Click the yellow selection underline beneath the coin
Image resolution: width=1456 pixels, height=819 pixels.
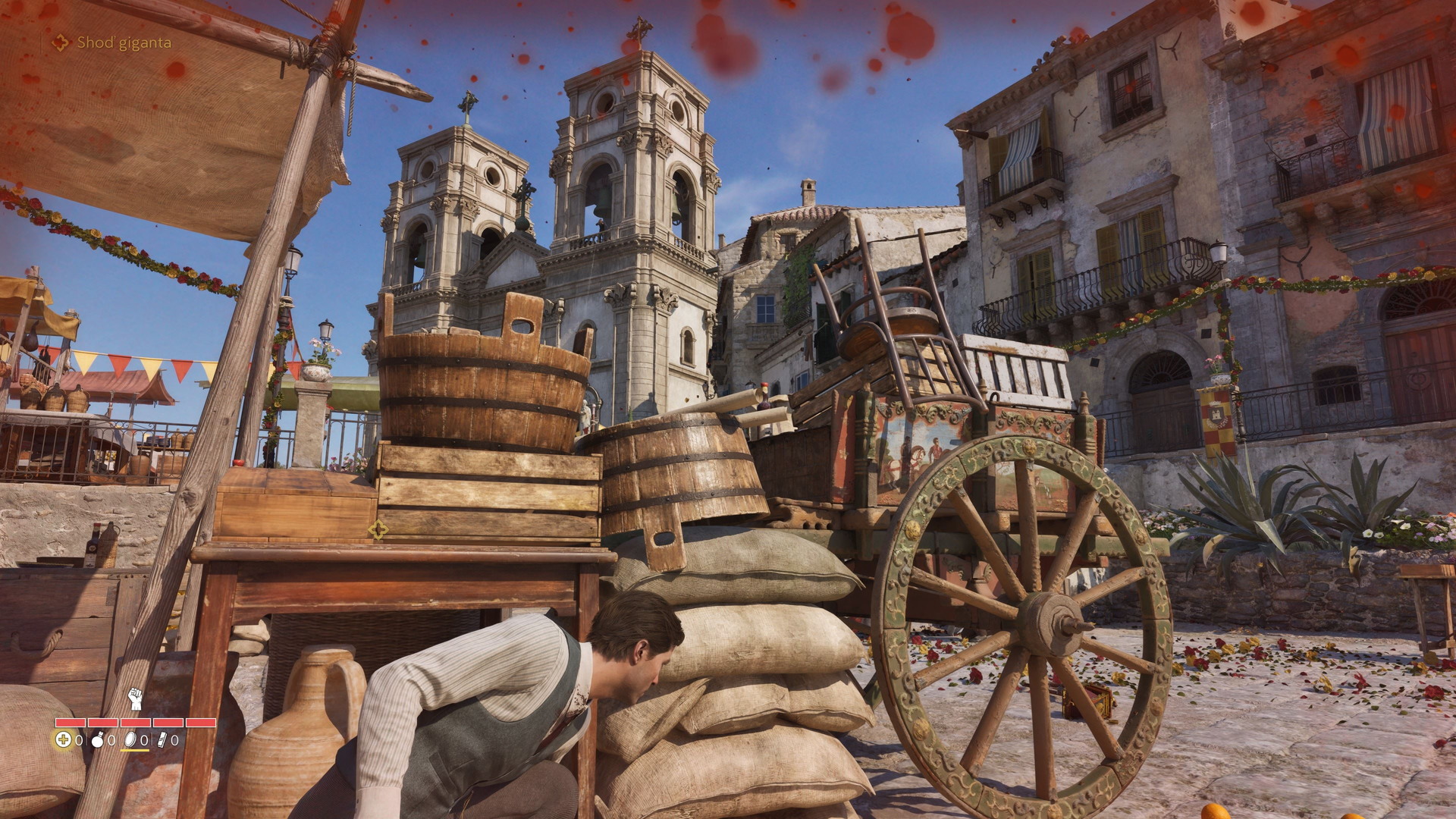point(135,750)
